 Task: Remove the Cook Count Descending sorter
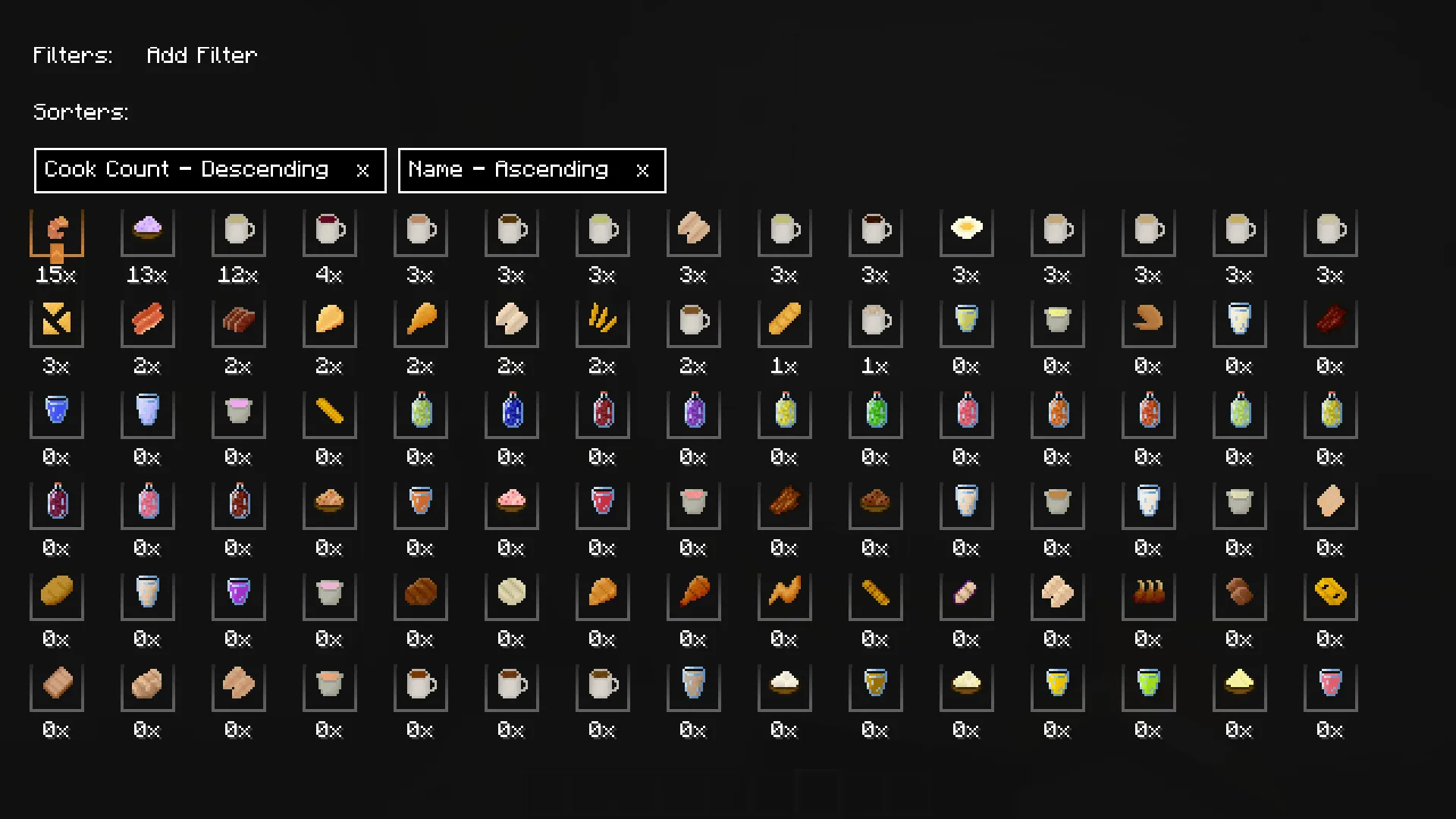(363, 170)
